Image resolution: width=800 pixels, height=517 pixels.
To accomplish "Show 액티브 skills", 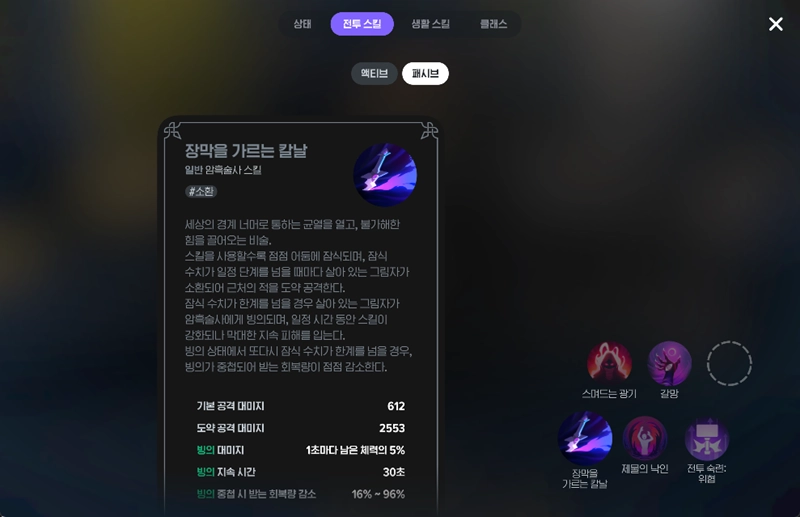I will click(x=374, y=74).
